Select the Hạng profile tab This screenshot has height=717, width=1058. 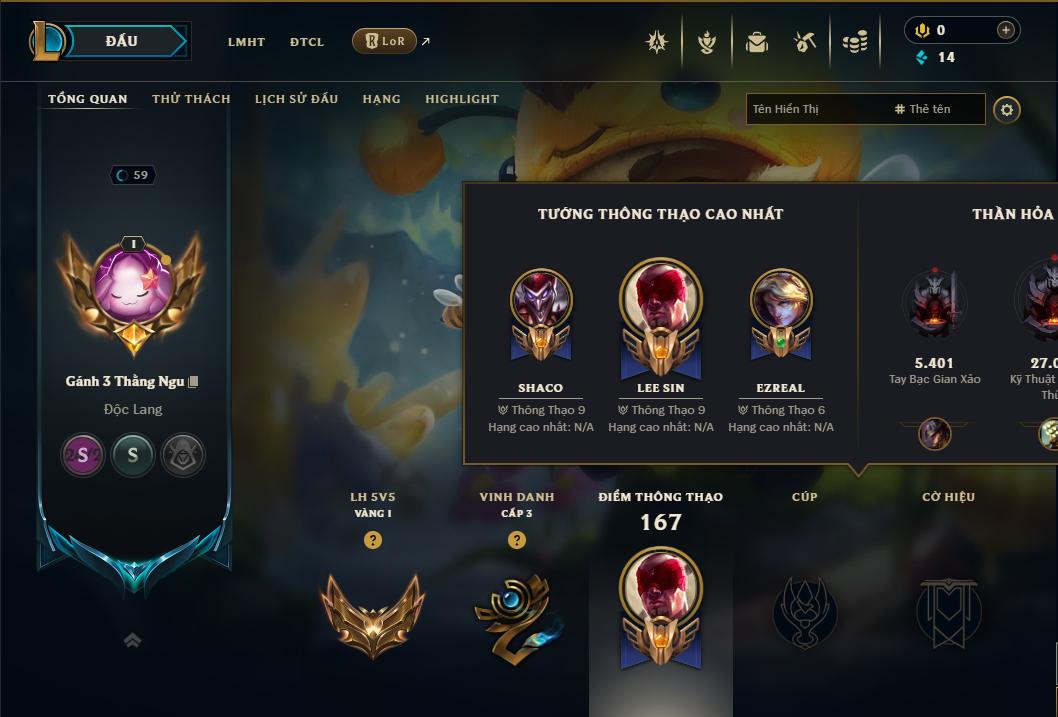tap(381, 99)
